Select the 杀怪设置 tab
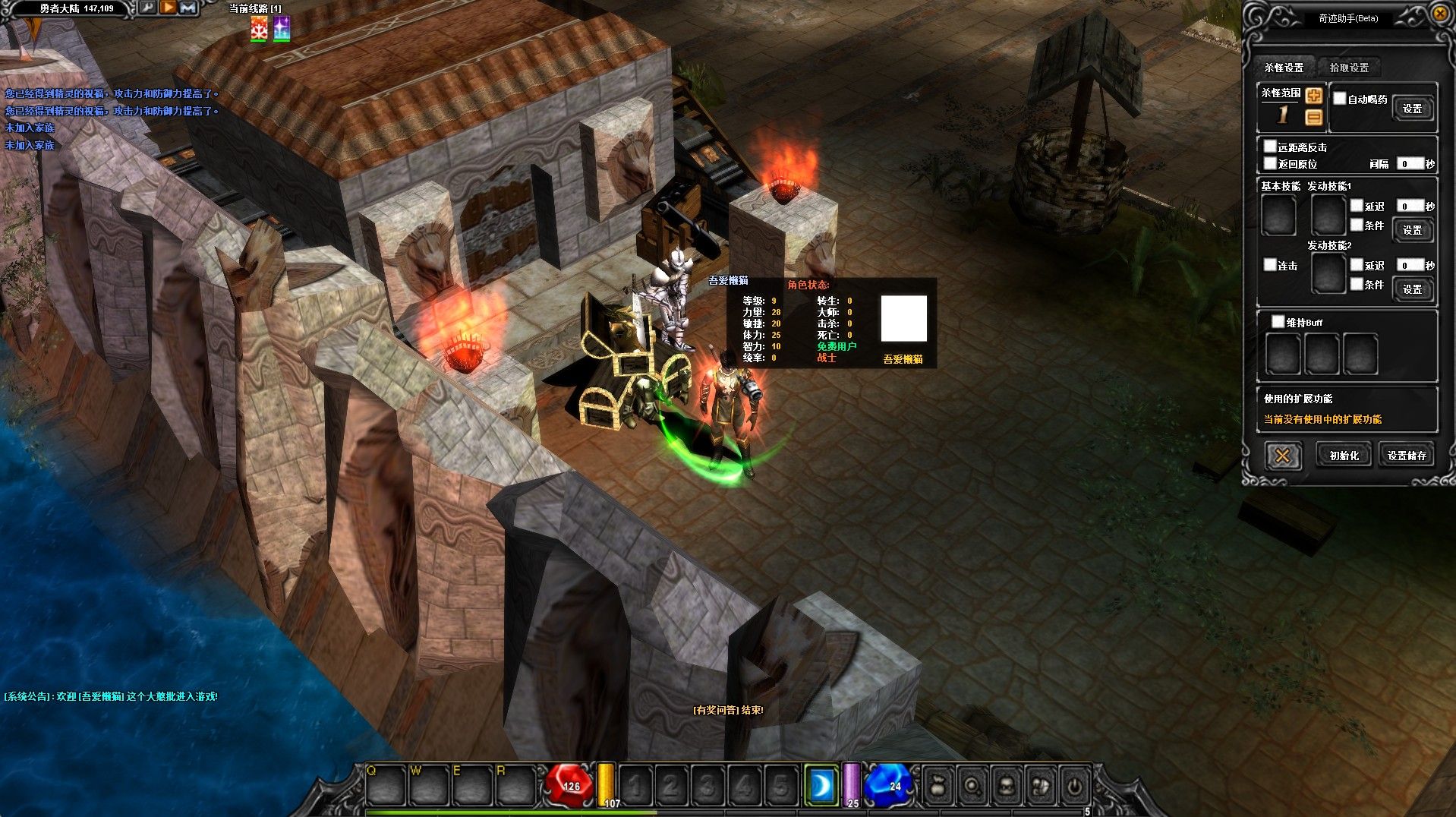 click(x=1284, y=68)
